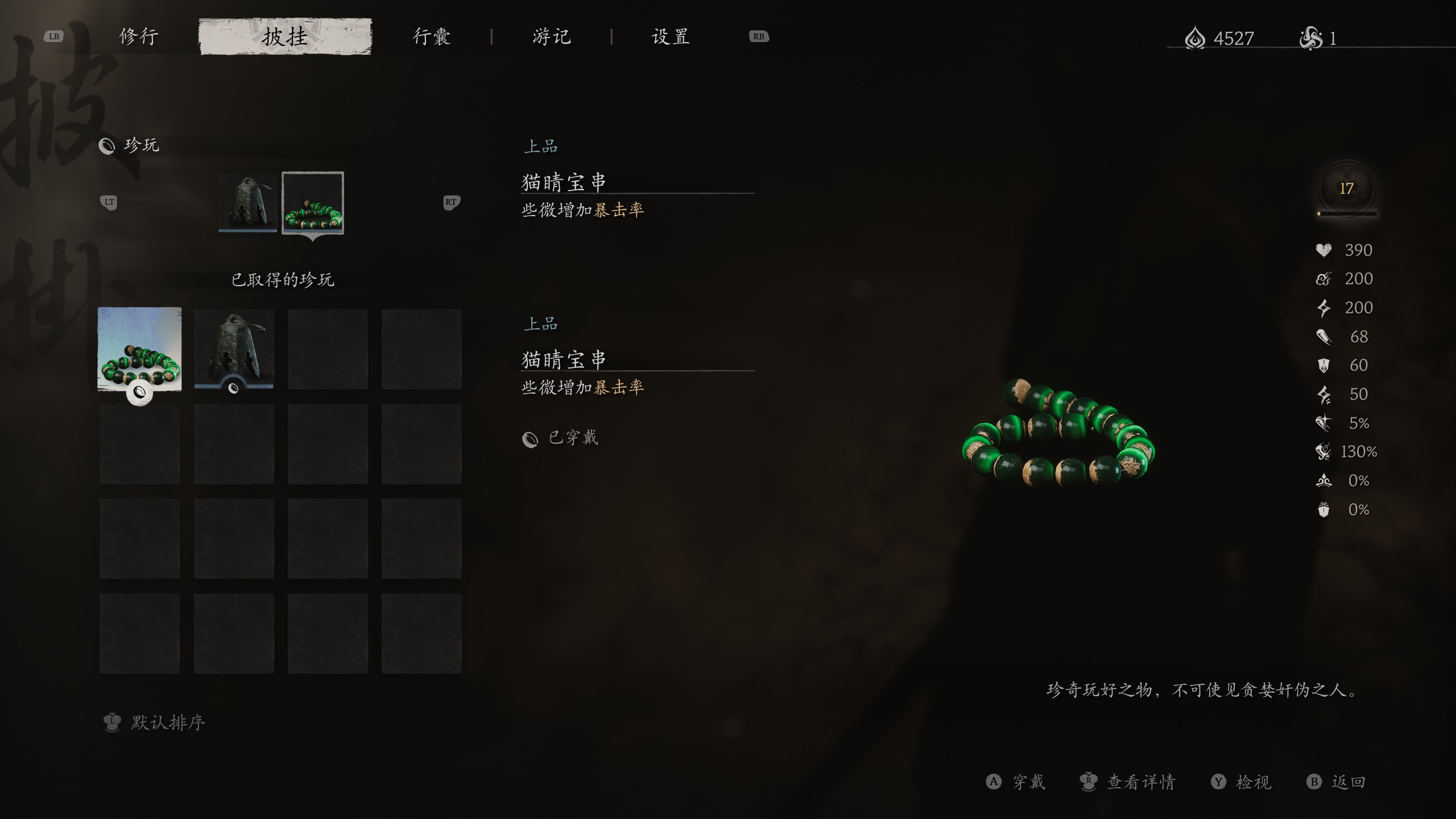Open the 设置 tab
Screen dimensions: 1456x819
point(671,37)
